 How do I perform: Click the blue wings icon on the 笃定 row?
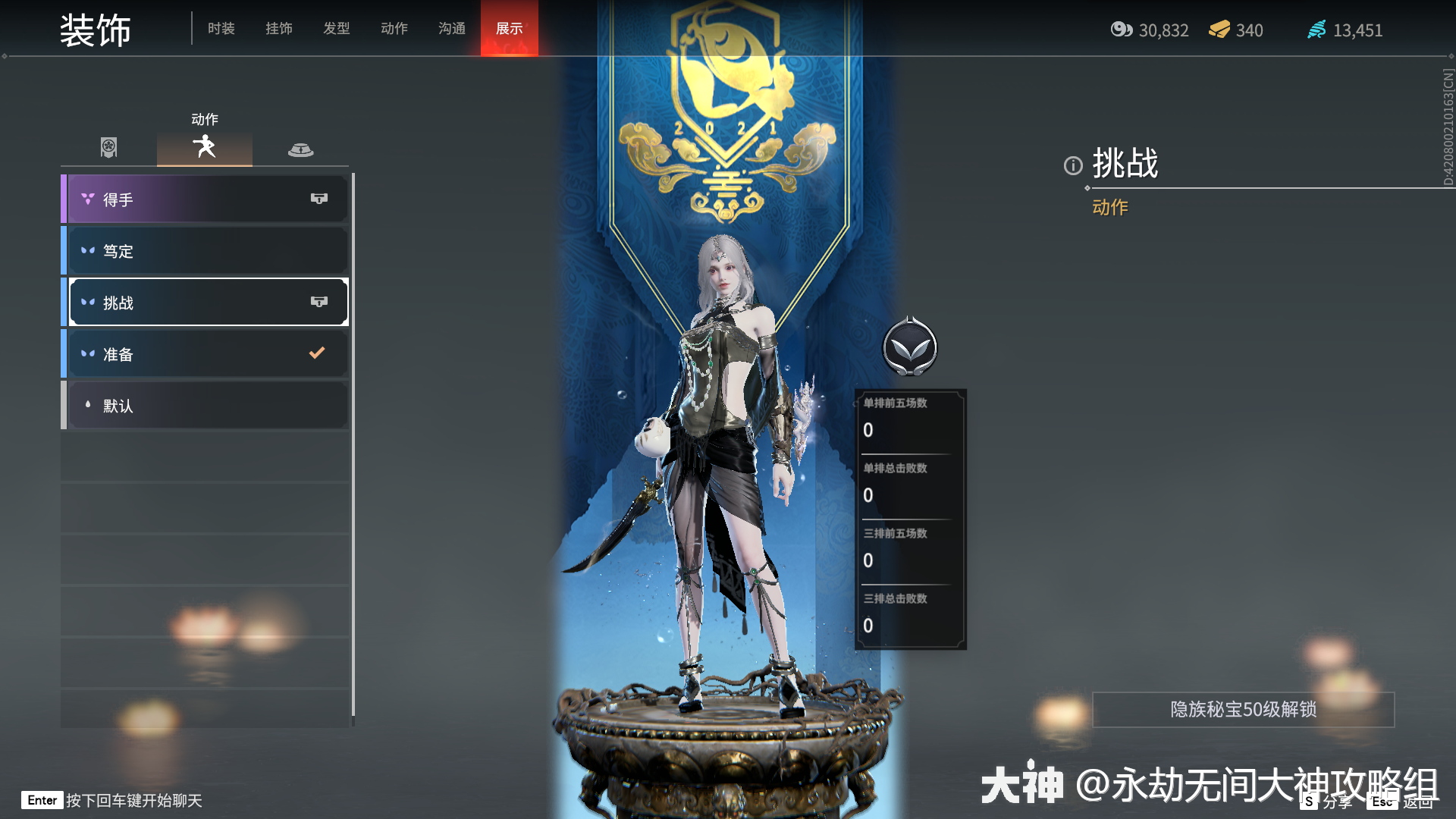[86, 250]
